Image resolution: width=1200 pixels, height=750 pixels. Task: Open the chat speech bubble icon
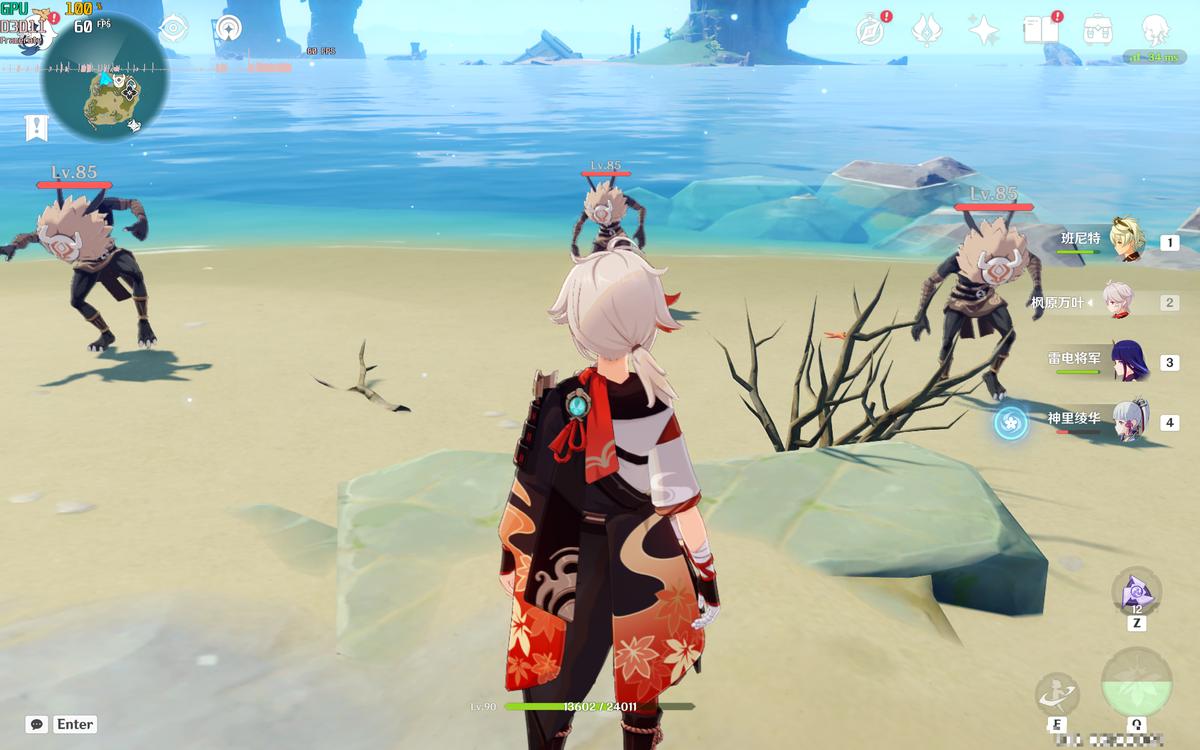coord(37,724)
